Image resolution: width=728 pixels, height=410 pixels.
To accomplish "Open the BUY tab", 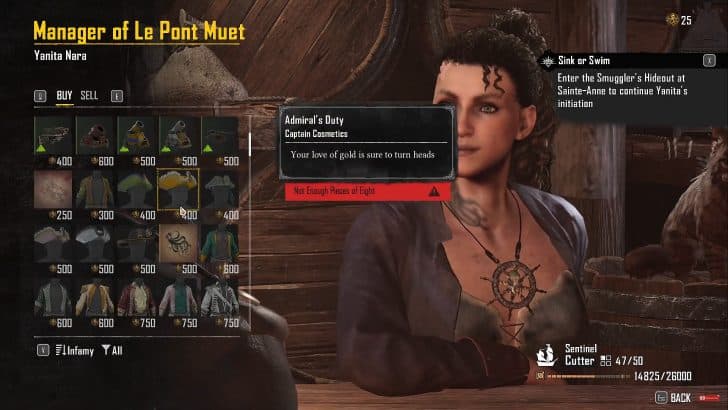I will click(x=64, y=96).
